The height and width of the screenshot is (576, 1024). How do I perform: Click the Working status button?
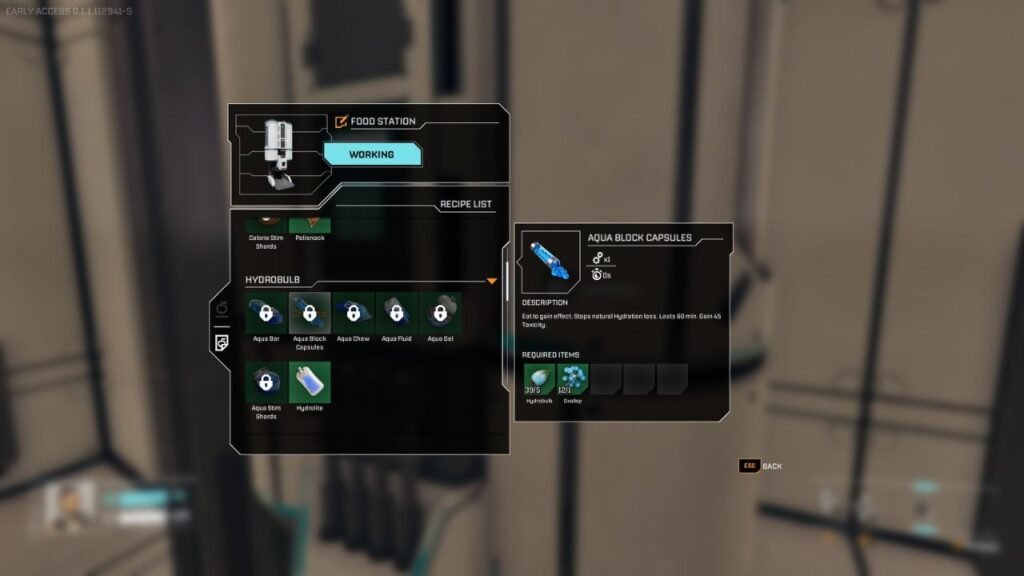tap(370, 154)
